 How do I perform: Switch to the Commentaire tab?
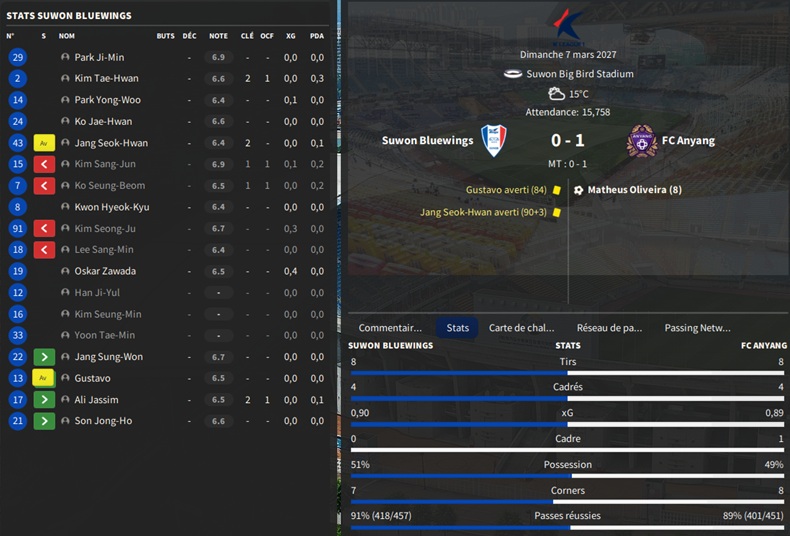click(390, 327)
